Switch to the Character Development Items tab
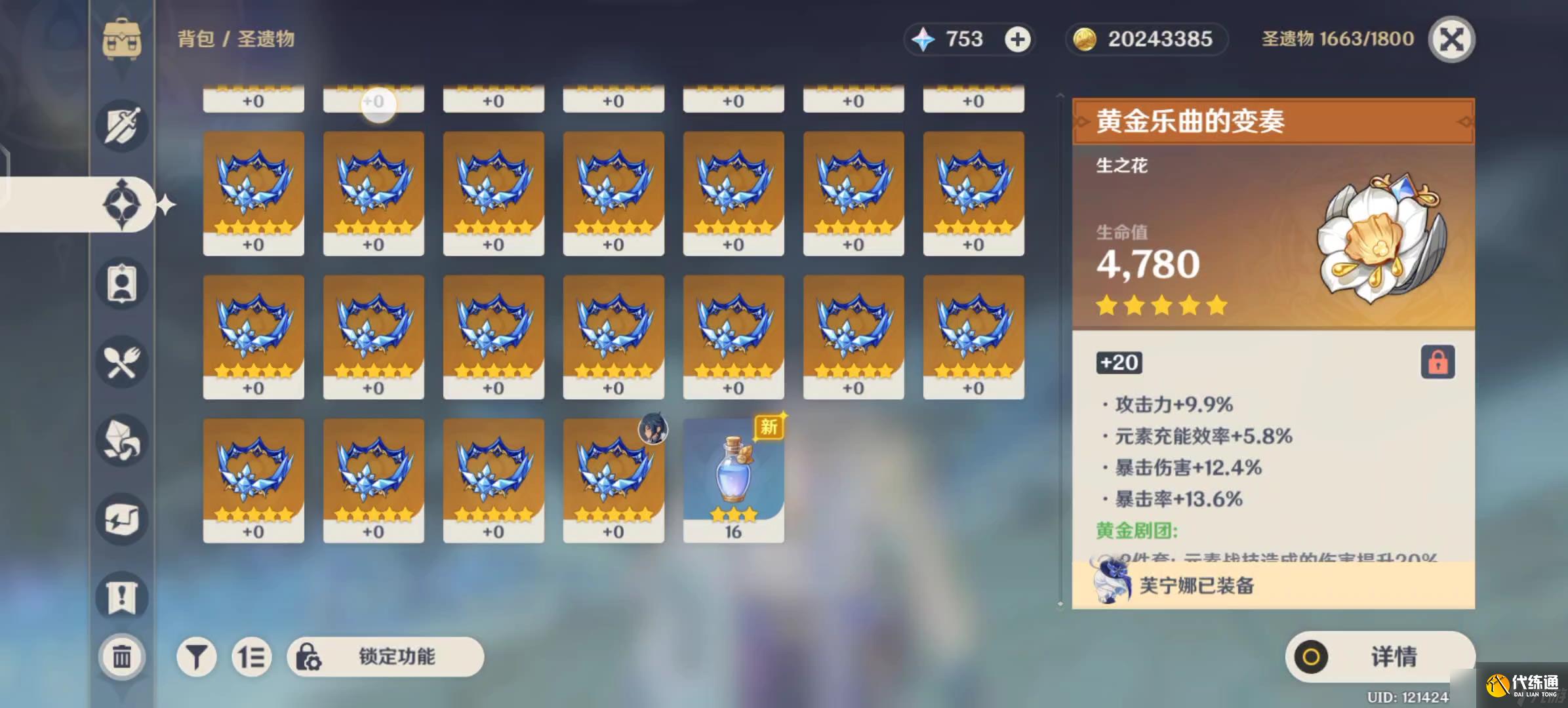The width and height of the screenshot is (1568, 708). tap(122, 283)
